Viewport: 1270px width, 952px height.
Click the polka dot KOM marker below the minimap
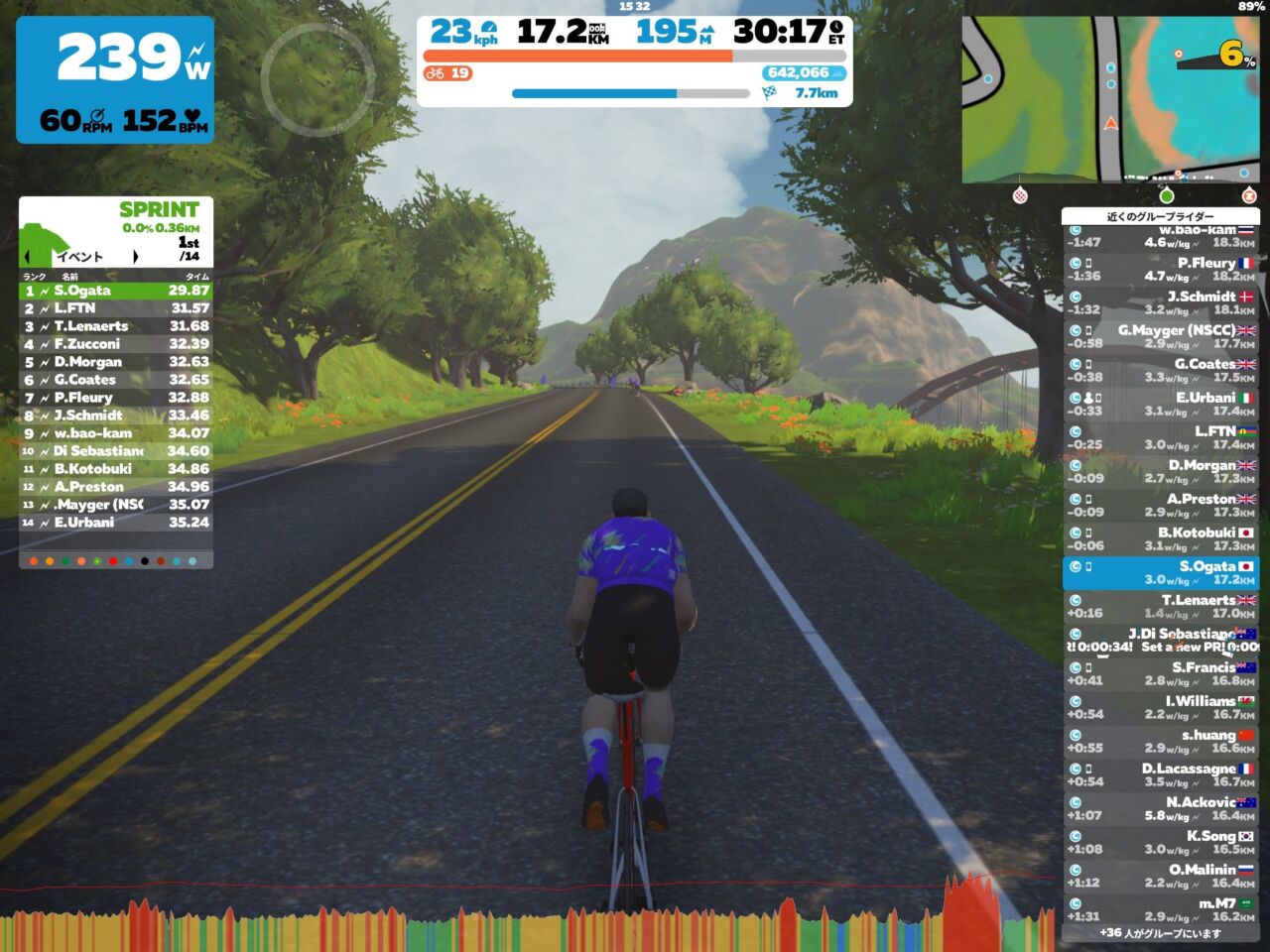pyautogui.click(x=1020, y=195)
